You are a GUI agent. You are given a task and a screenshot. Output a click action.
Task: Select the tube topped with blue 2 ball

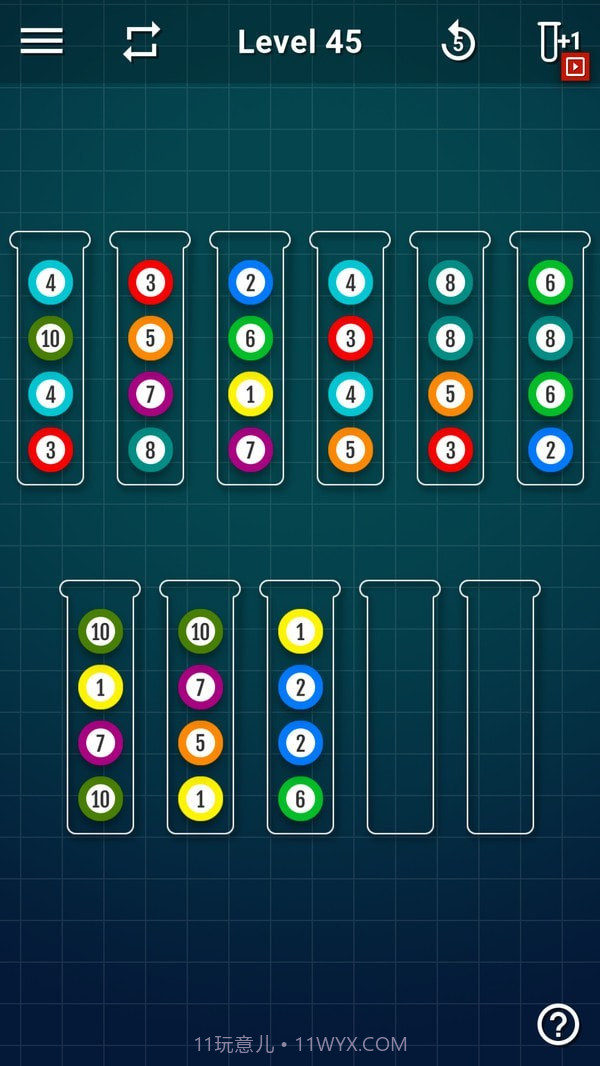click(x=250, y=360)
